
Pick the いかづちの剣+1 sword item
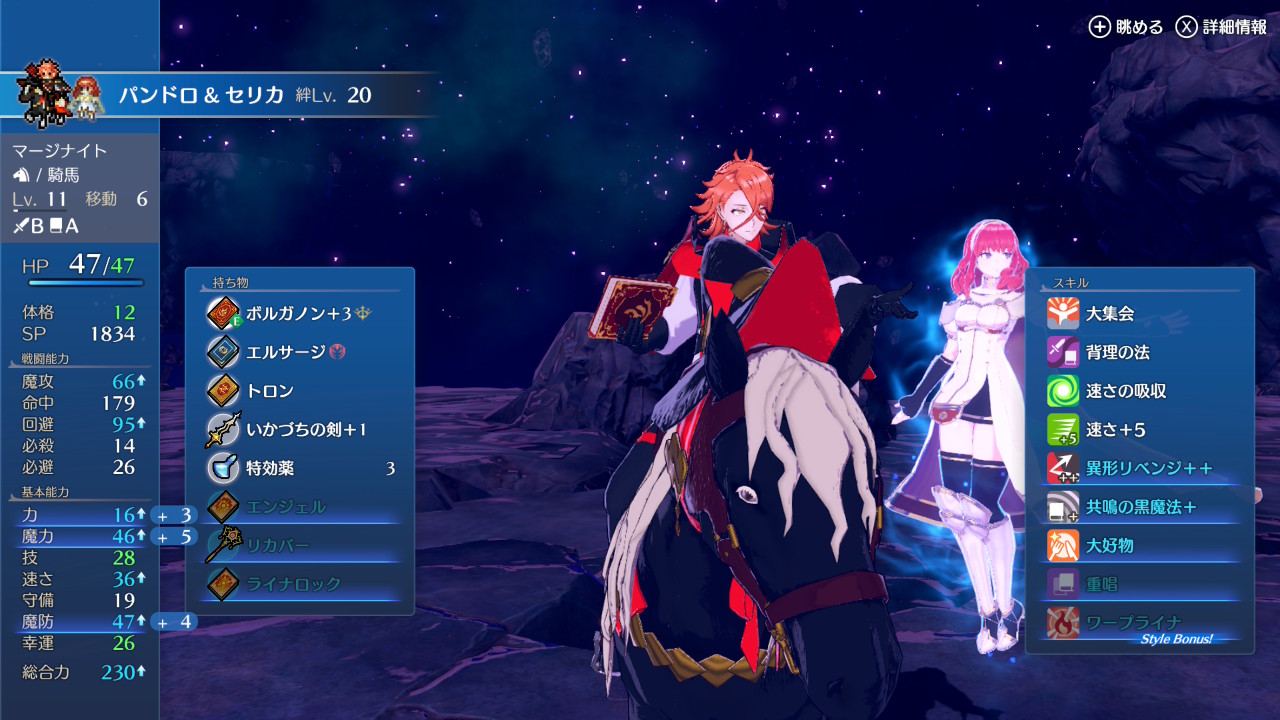tap(300, 430)
